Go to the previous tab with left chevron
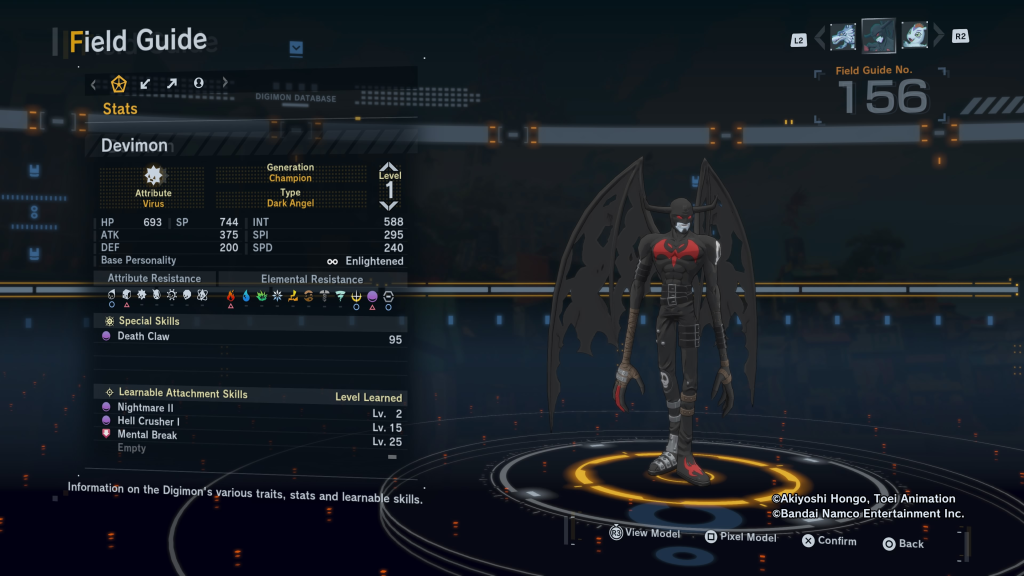 pyautogui.click(x=94, y=83)
